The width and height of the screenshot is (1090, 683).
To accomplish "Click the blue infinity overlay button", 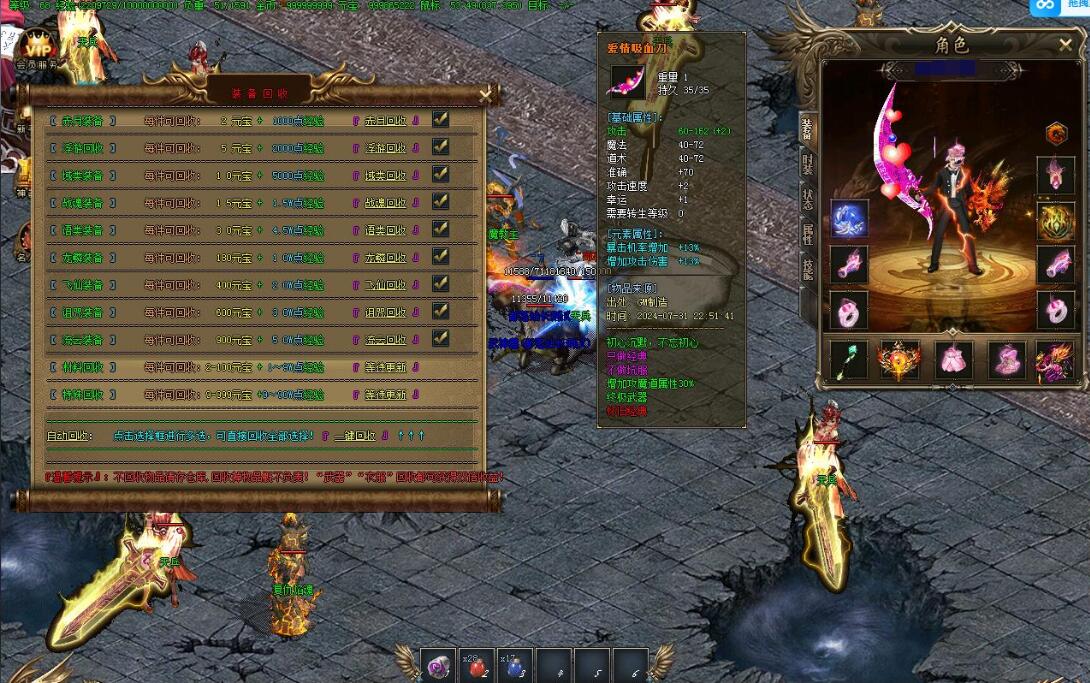I will tap(1045, 6).
